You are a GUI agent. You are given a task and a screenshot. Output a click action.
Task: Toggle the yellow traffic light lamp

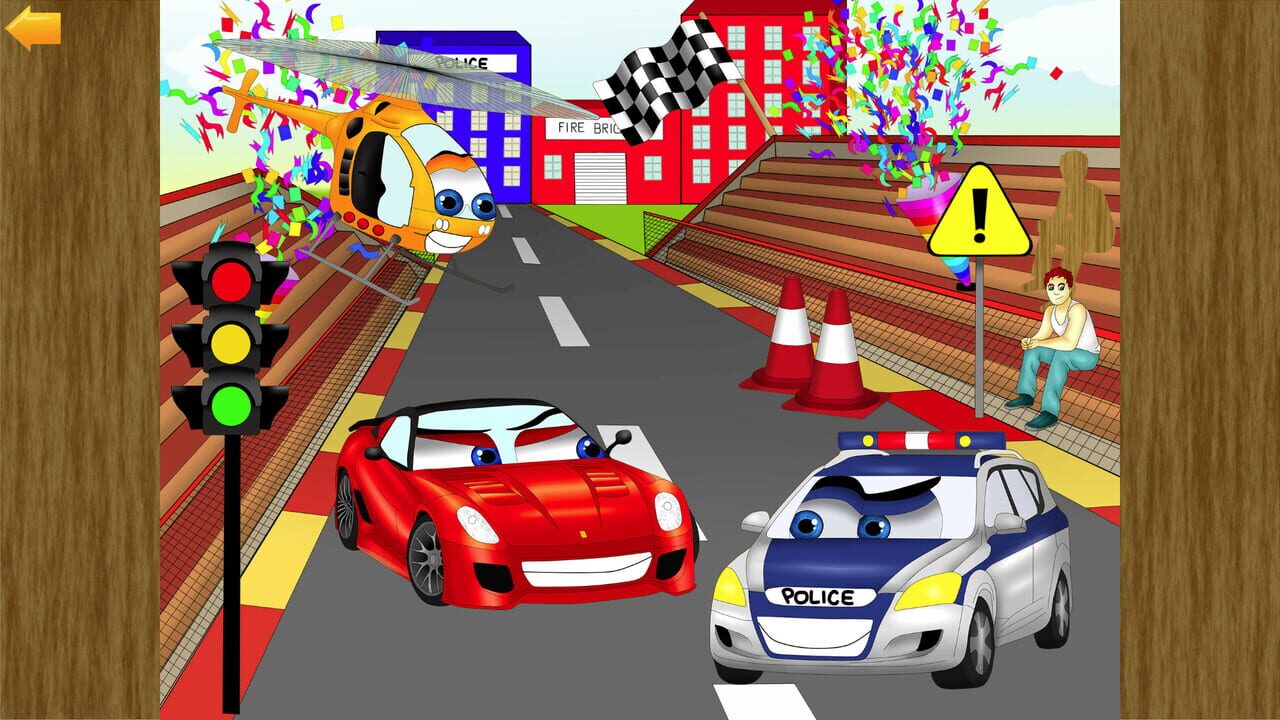point(231,344)
